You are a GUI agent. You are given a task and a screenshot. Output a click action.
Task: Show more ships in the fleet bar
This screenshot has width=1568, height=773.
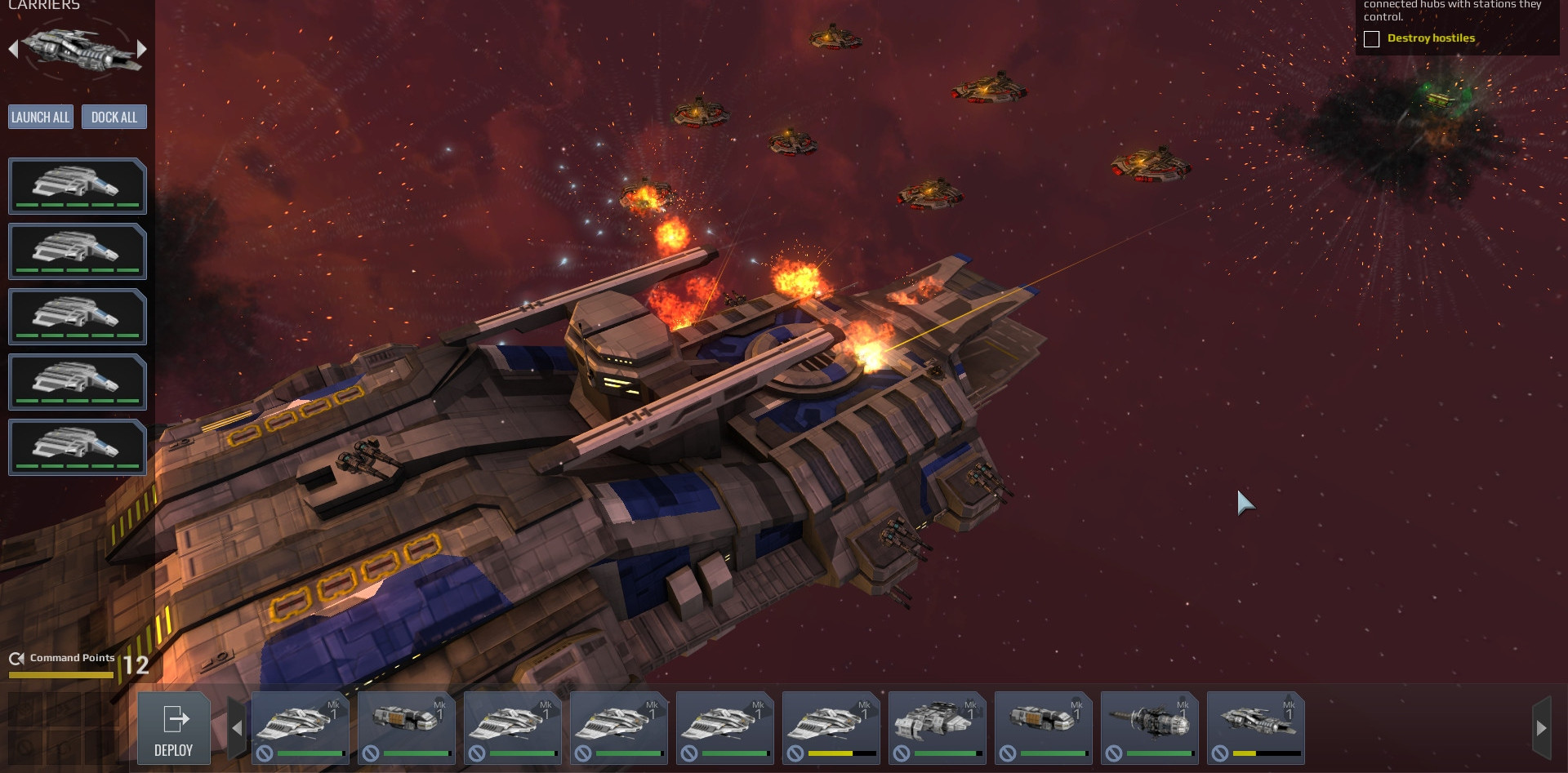(1541, 727)
